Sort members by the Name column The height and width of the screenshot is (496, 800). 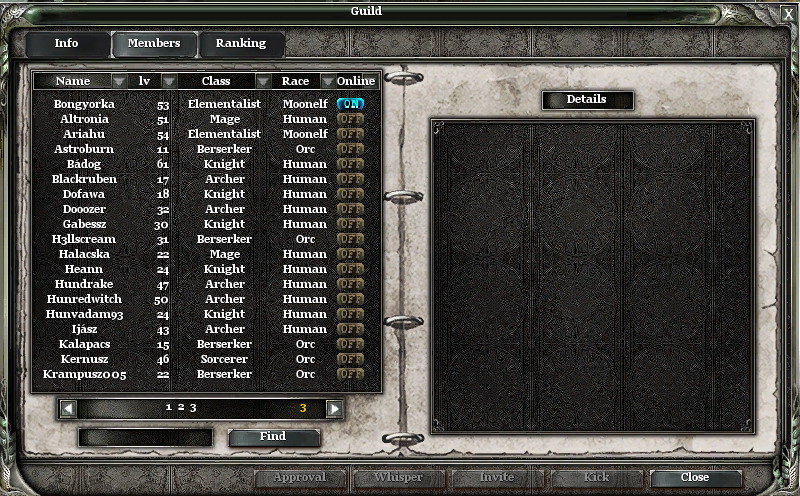point(73,81)
